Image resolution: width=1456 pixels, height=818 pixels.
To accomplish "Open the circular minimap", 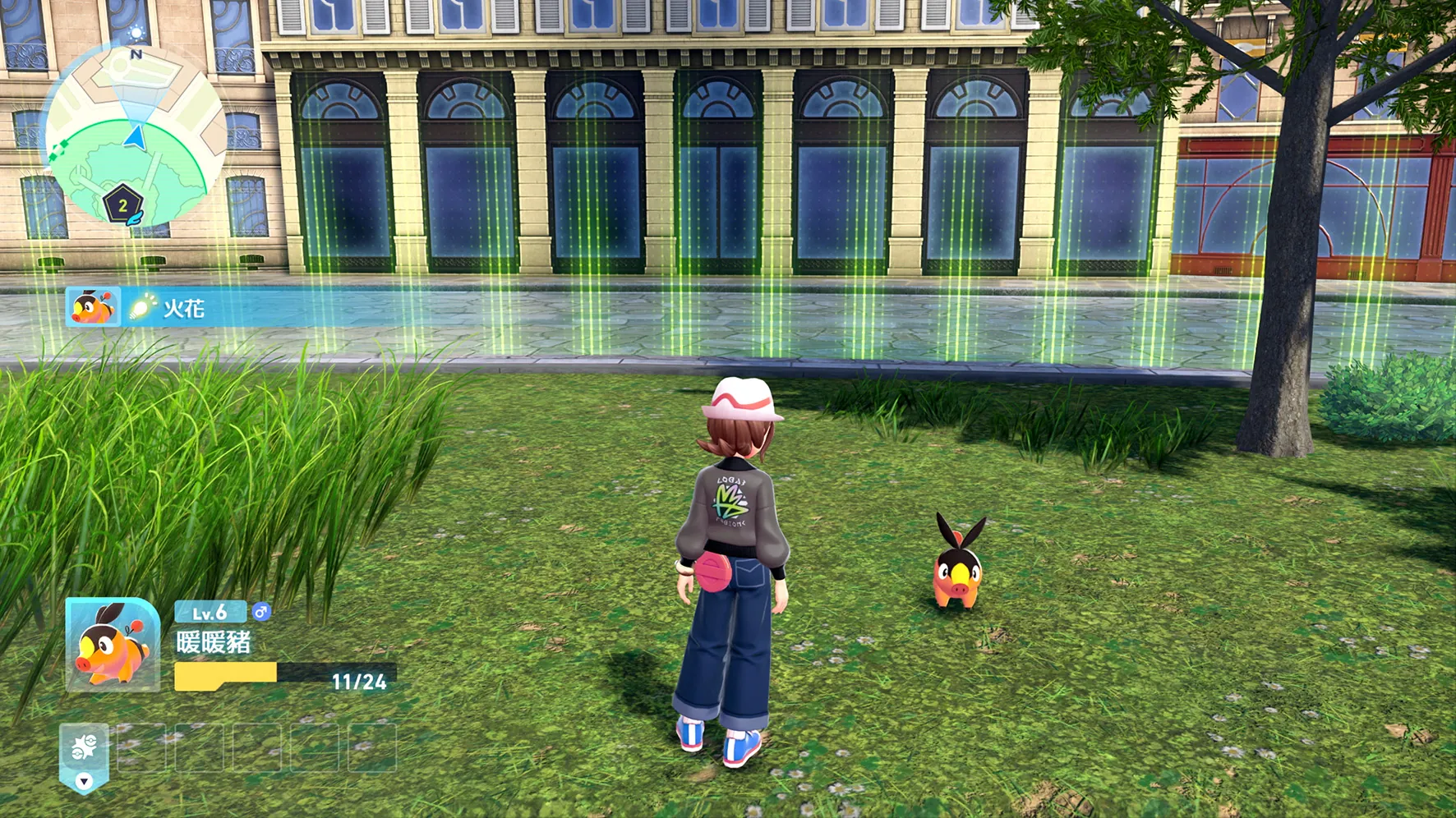I will pos(135,134).
